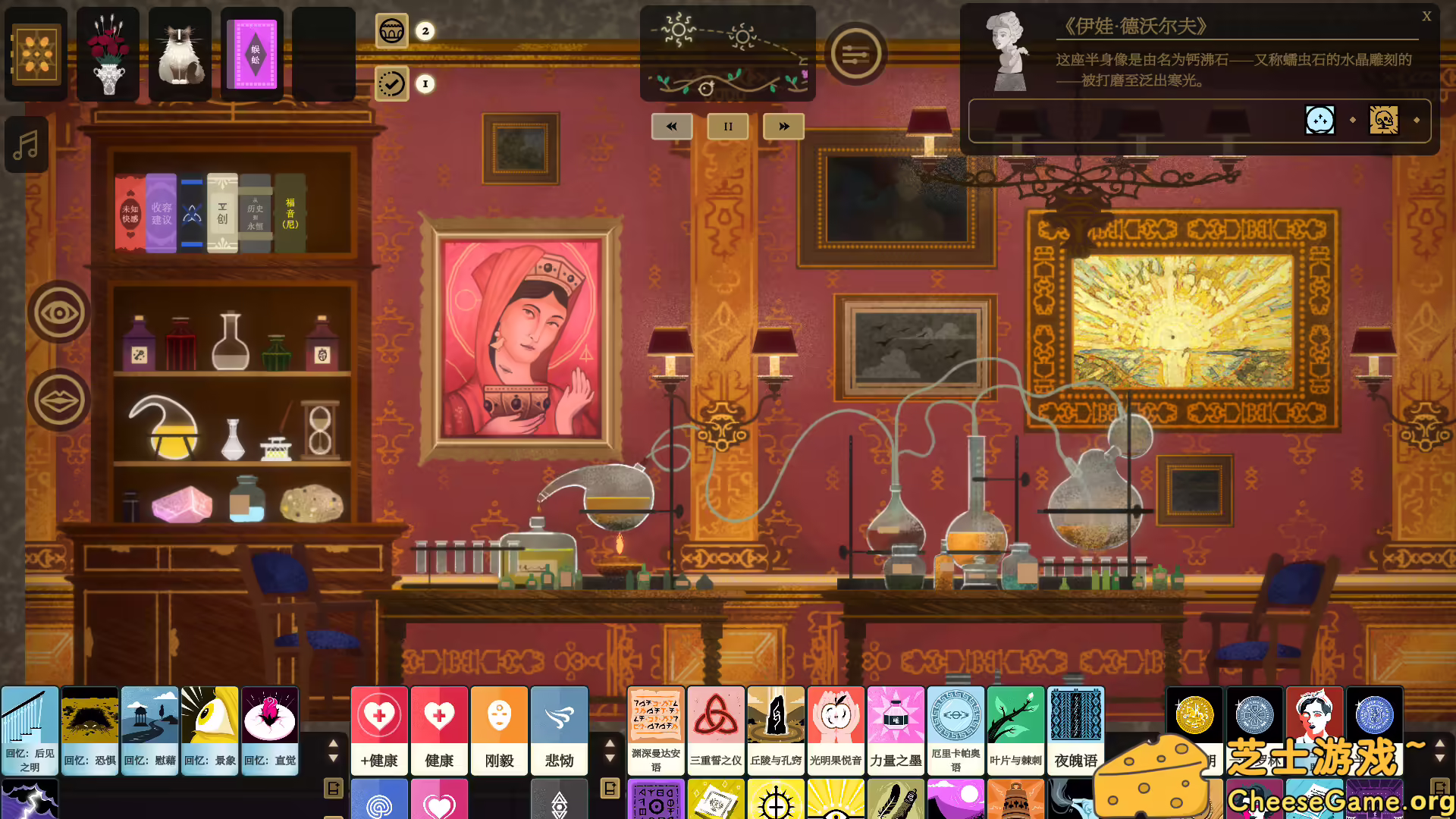Fast-forward time using the double-arrow button
This screenshot has width=1456, height=819.
click(x=783, y=126)
